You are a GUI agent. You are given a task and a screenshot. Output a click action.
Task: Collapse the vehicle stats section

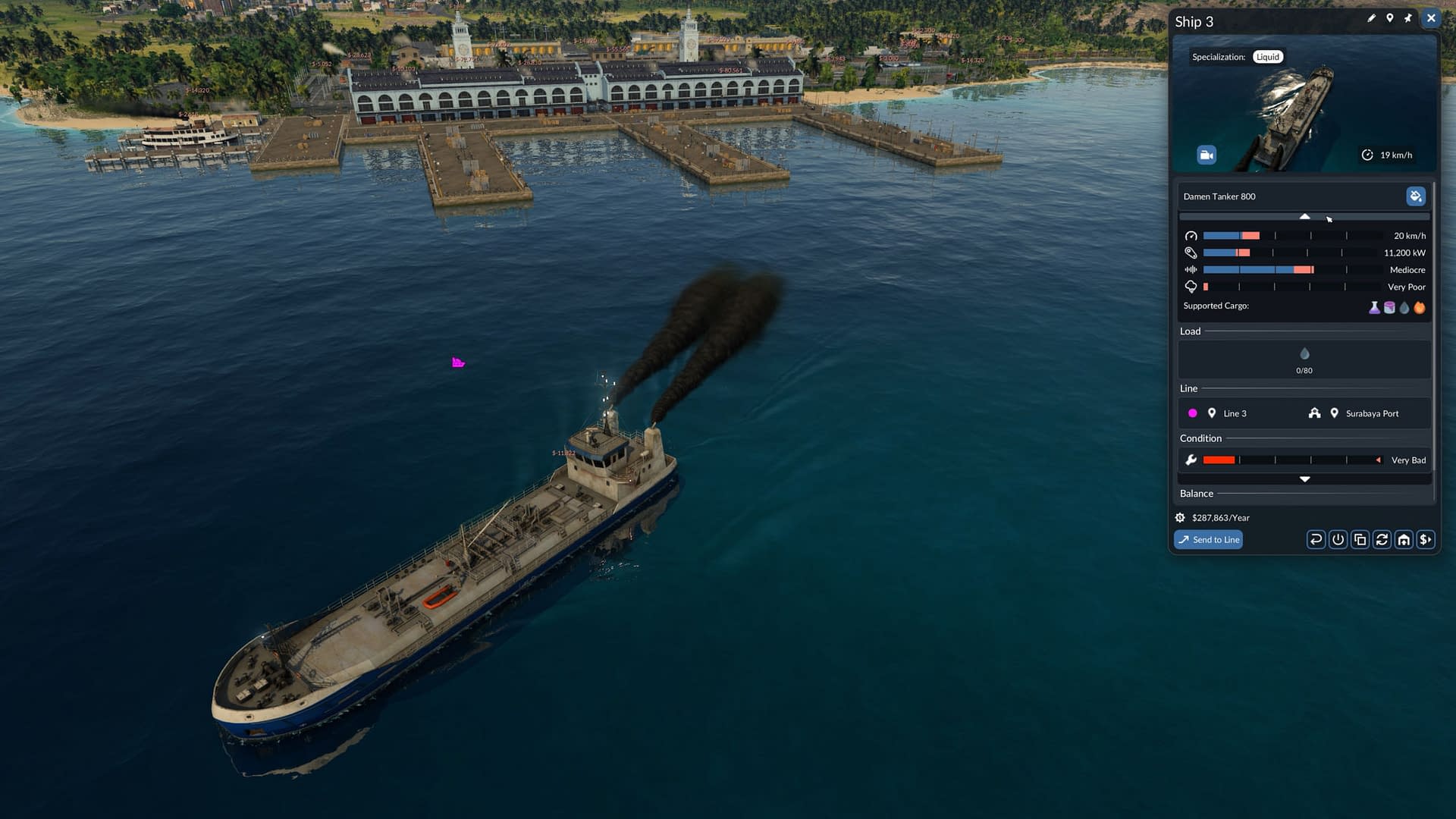[1304, 217]
